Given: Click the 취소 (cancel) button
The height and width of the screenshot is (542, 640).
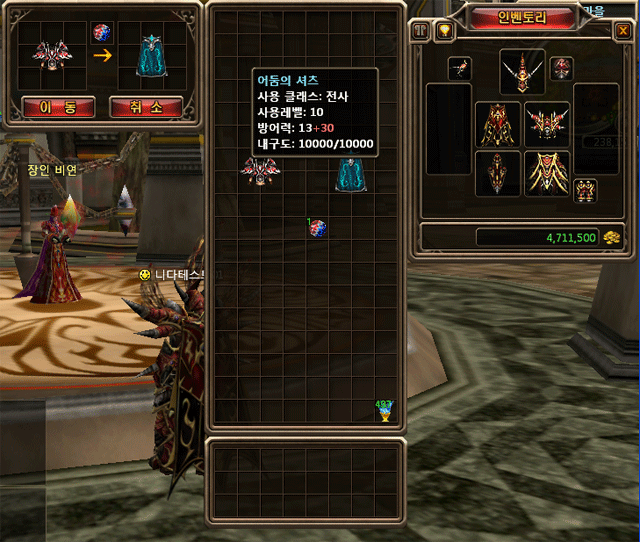Looking at the screenshot, I should click(x=146, y=106).
